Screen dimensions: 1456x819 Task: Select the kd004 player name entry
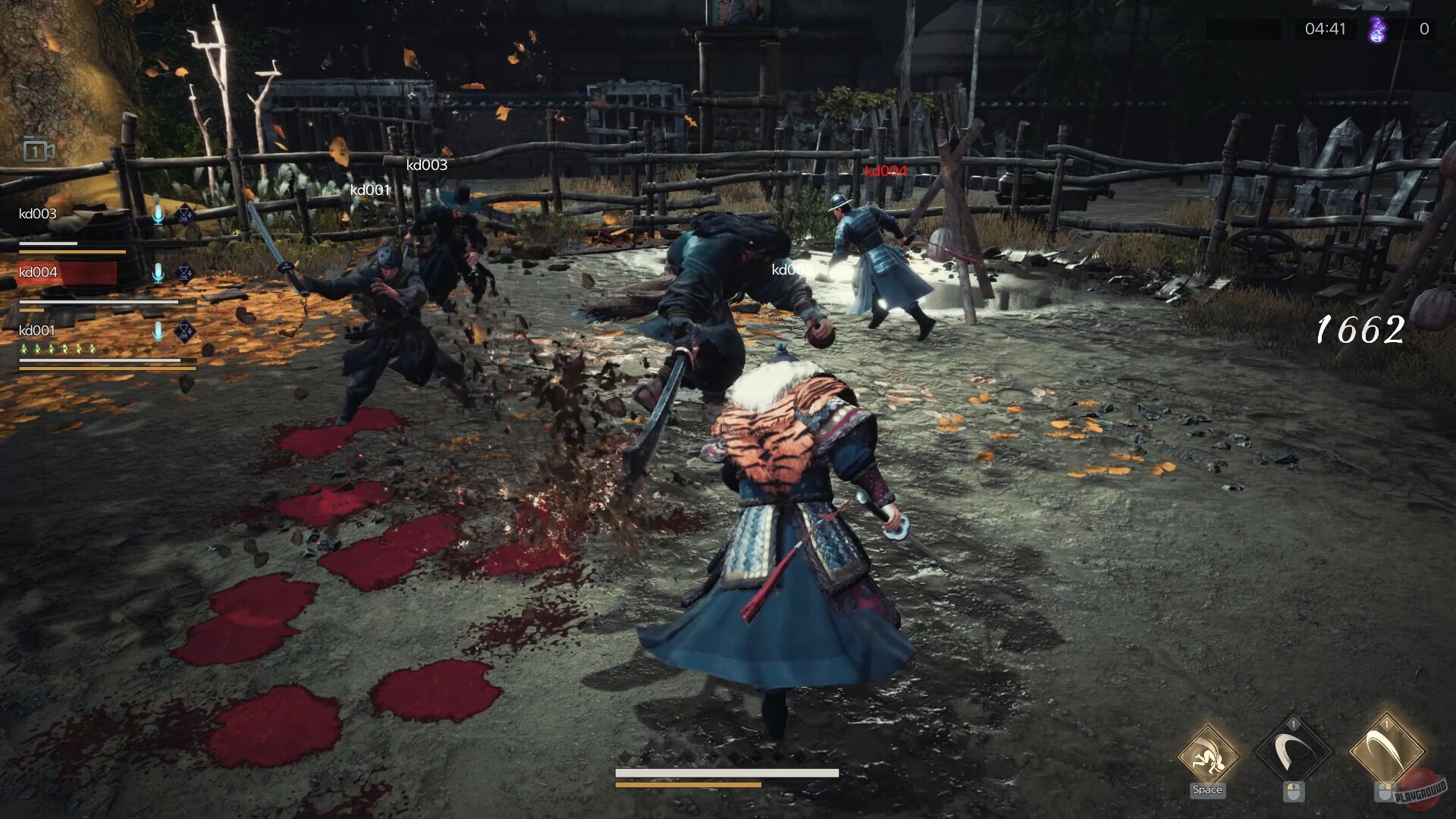click(37, 271)
